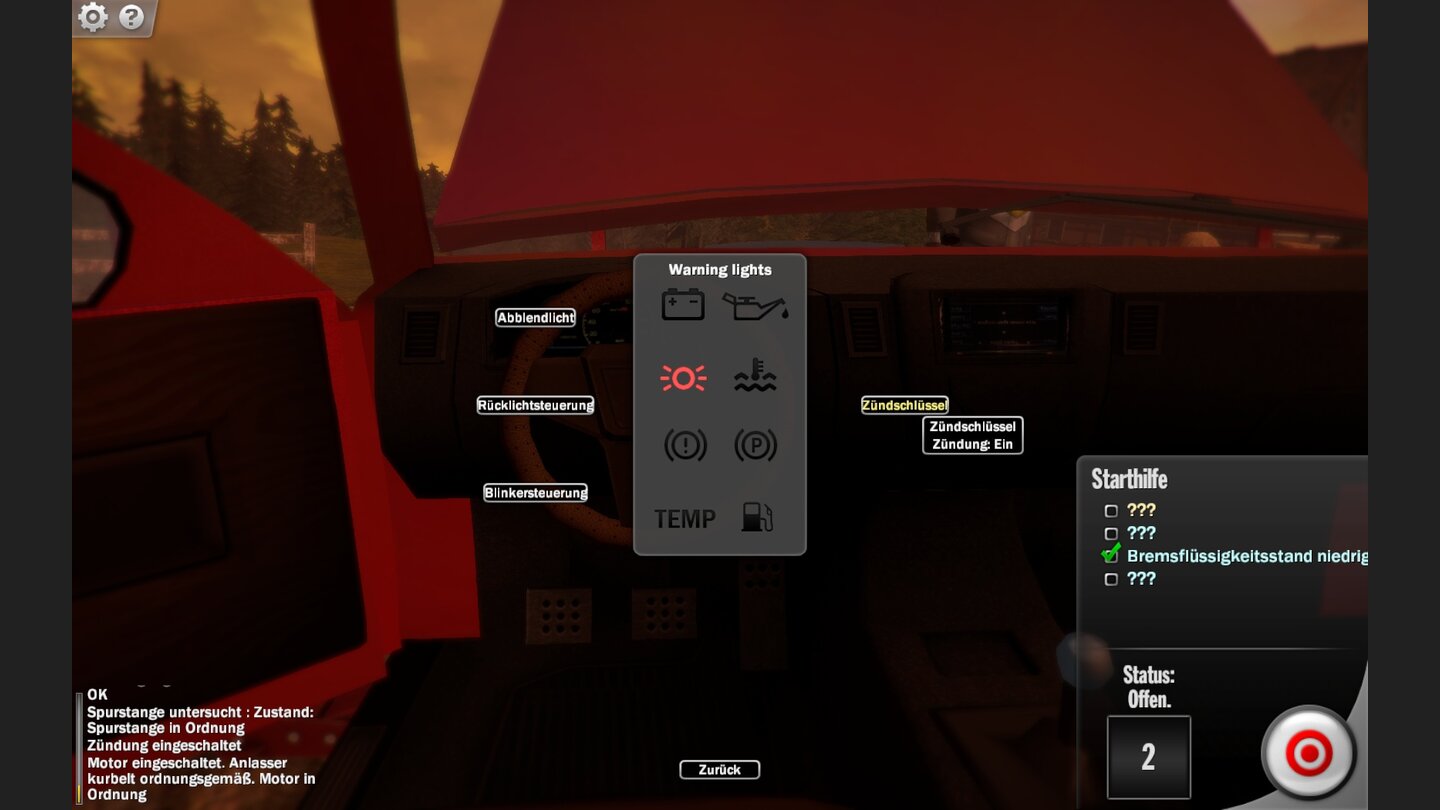Click the Zurück button
Screen dimensions: 1440x810
720,769
